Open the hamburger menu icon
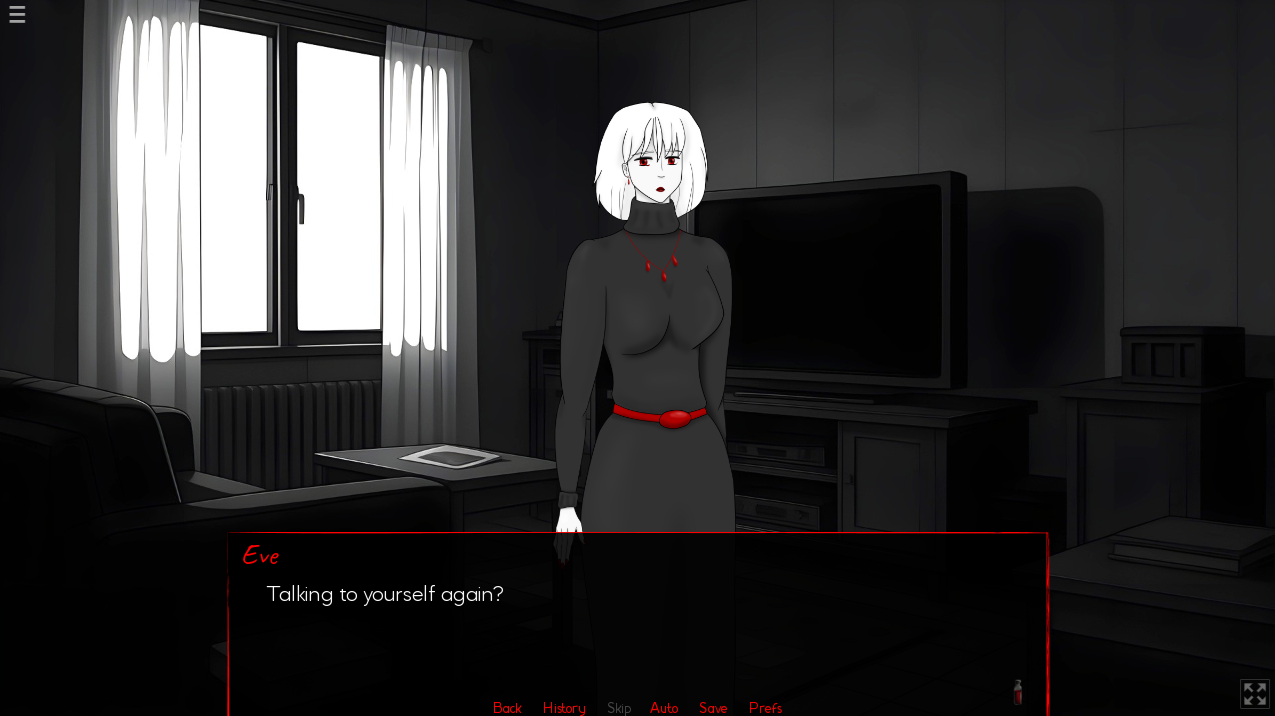 [x=17, y=14]
